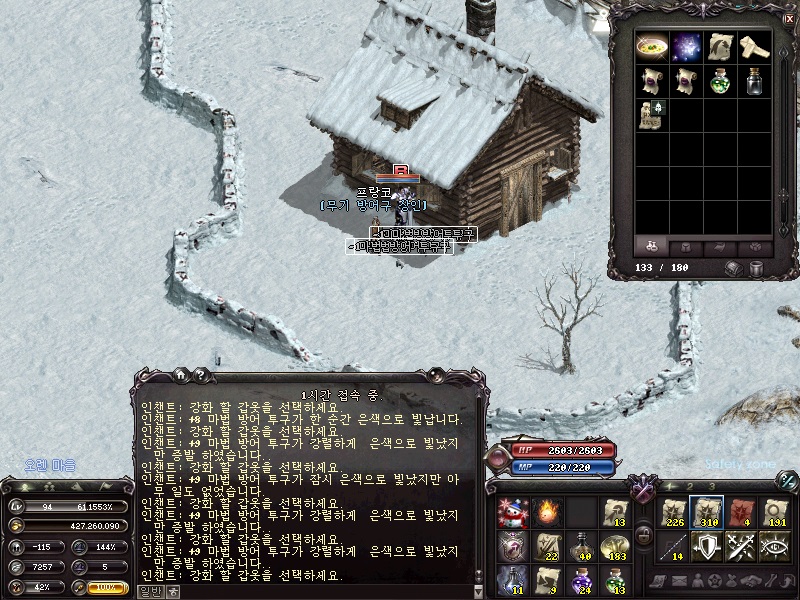
Task: Click the question mark help button above chat
Action: click(201, 375)
